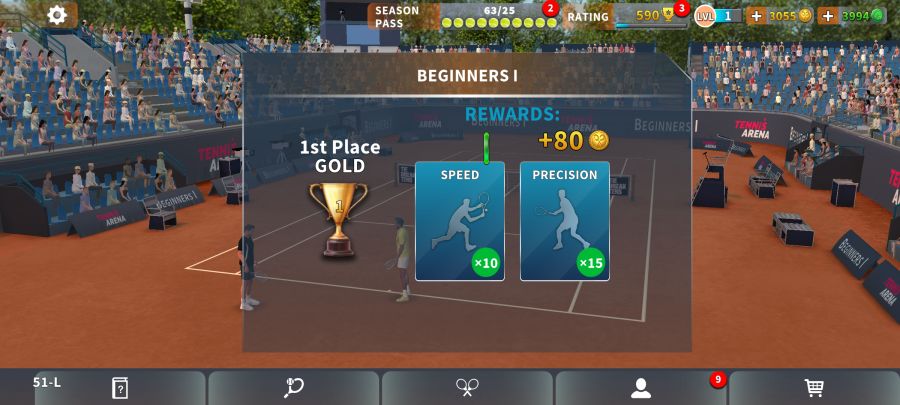The image size is (900, 405).
Task: Open the rulebook tab with question mark
Action: tap(120, 388)
